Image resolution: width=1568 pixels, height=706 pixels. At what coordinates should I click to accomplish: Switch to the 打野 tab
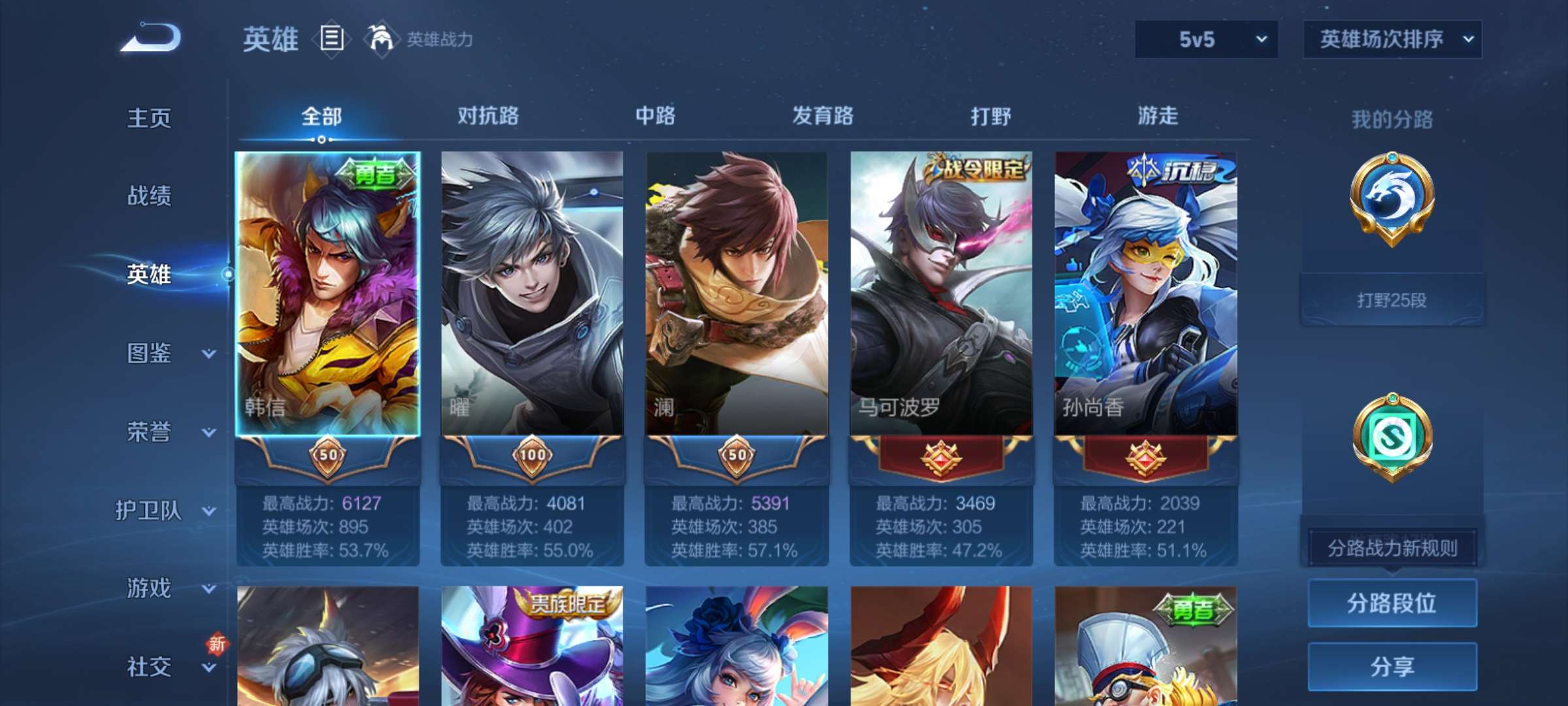point(990,116)
